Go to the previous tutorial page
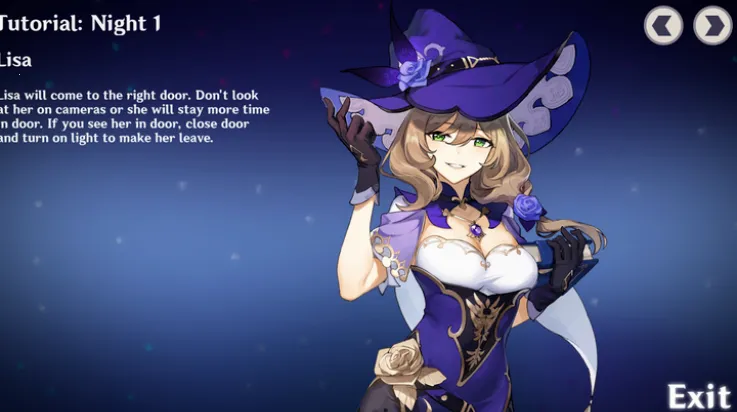The width and height of the screenshot is (737, 412). click(664, 25)
